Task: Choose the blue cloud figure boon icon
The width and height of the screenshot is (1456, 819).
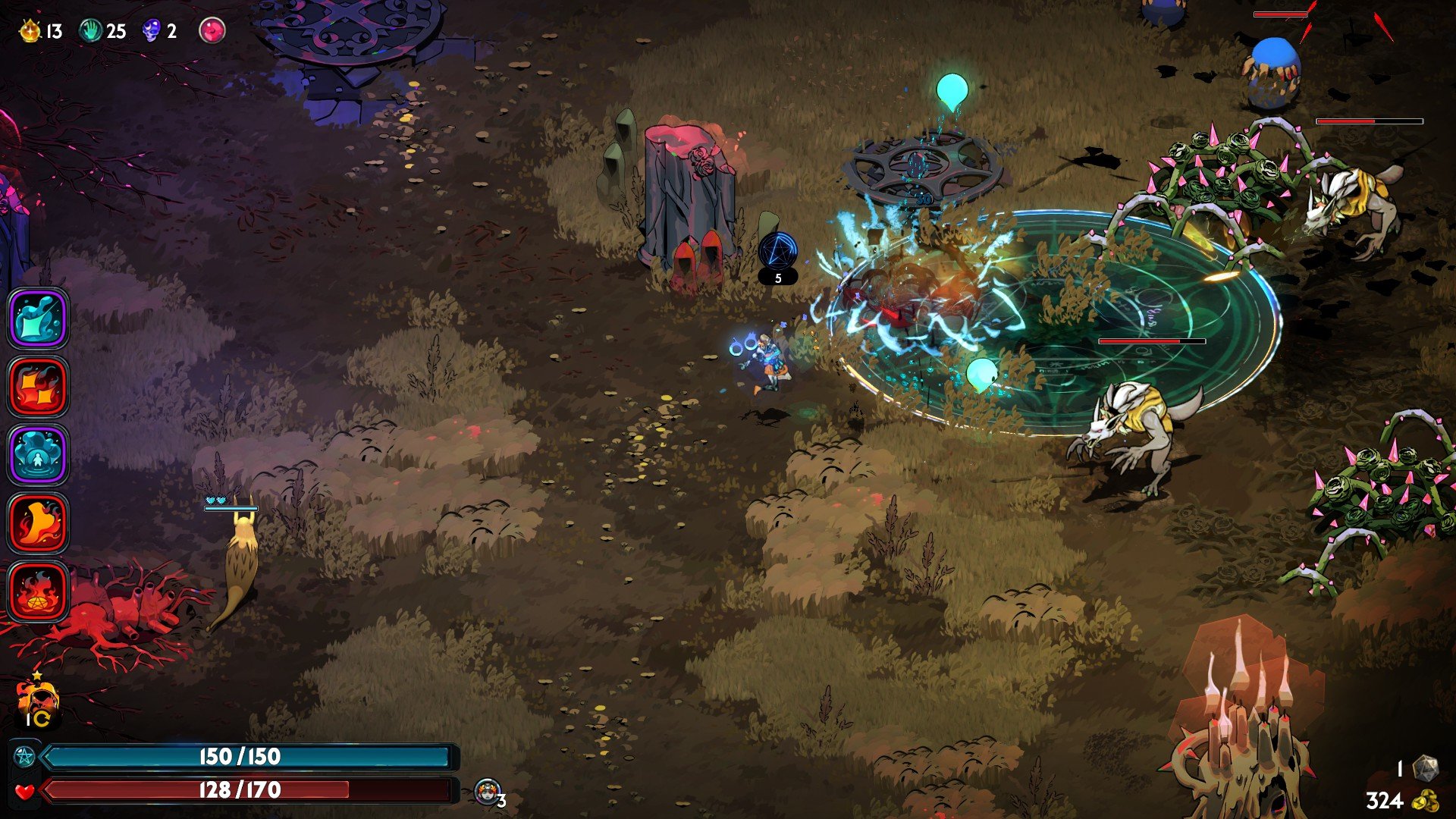Action: 38,455
